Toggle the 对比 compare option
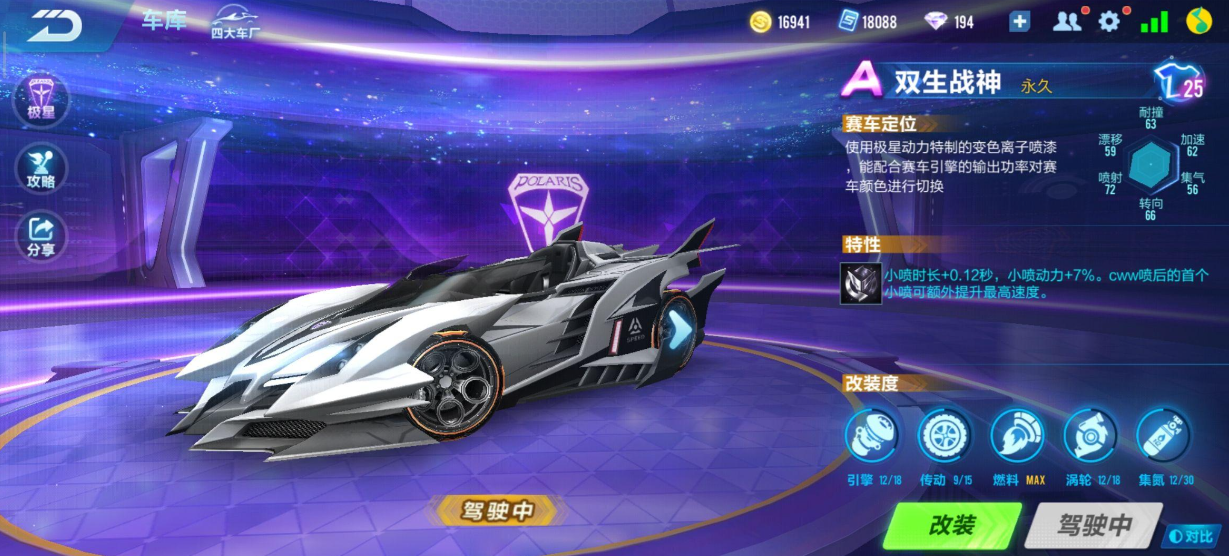1229x556 pixels. point(1197,537)
